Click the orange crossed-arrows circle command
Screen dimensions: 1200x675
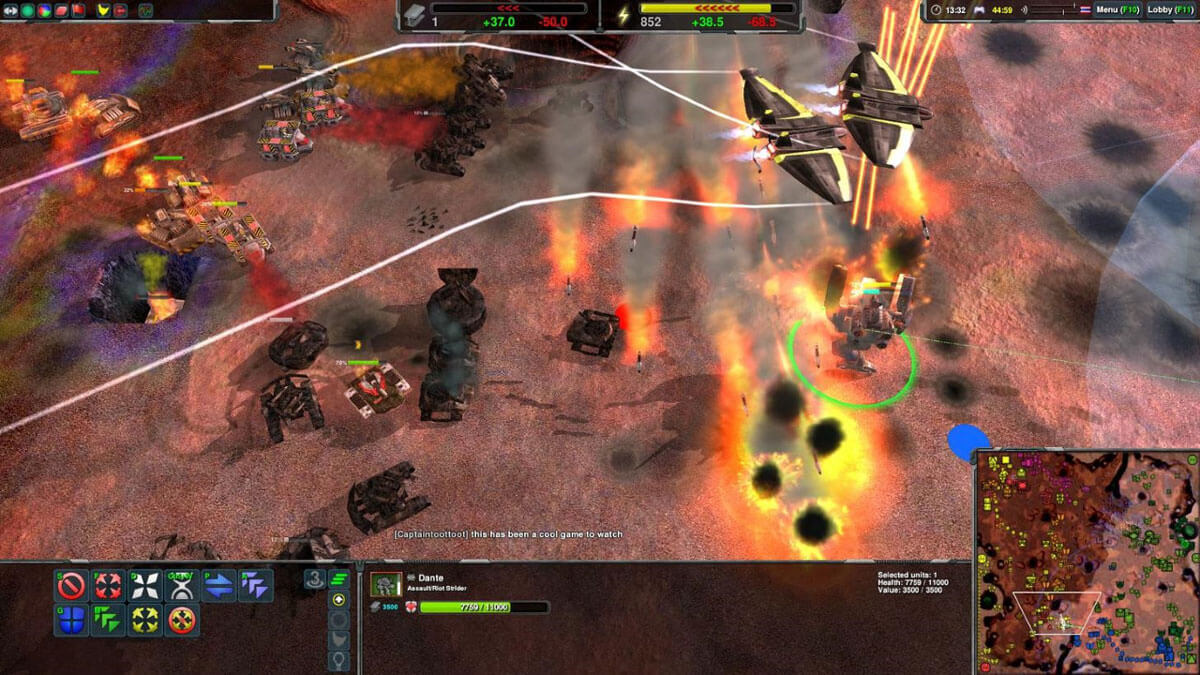[182, 621]
